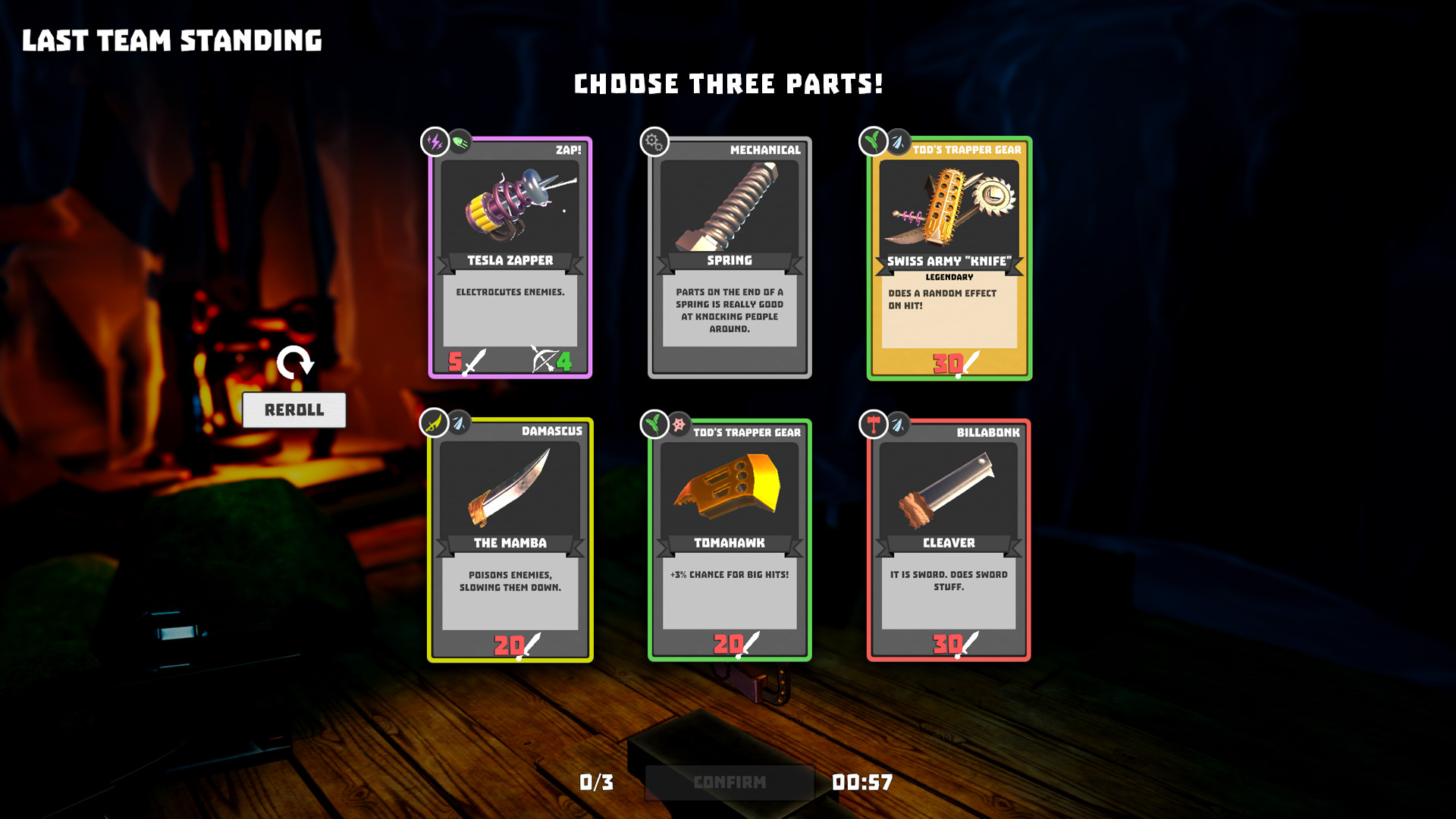Click the lightning bolt icon on Tesla Zapper
Viewport: 1456px width, 819px height.
[435, 142]
